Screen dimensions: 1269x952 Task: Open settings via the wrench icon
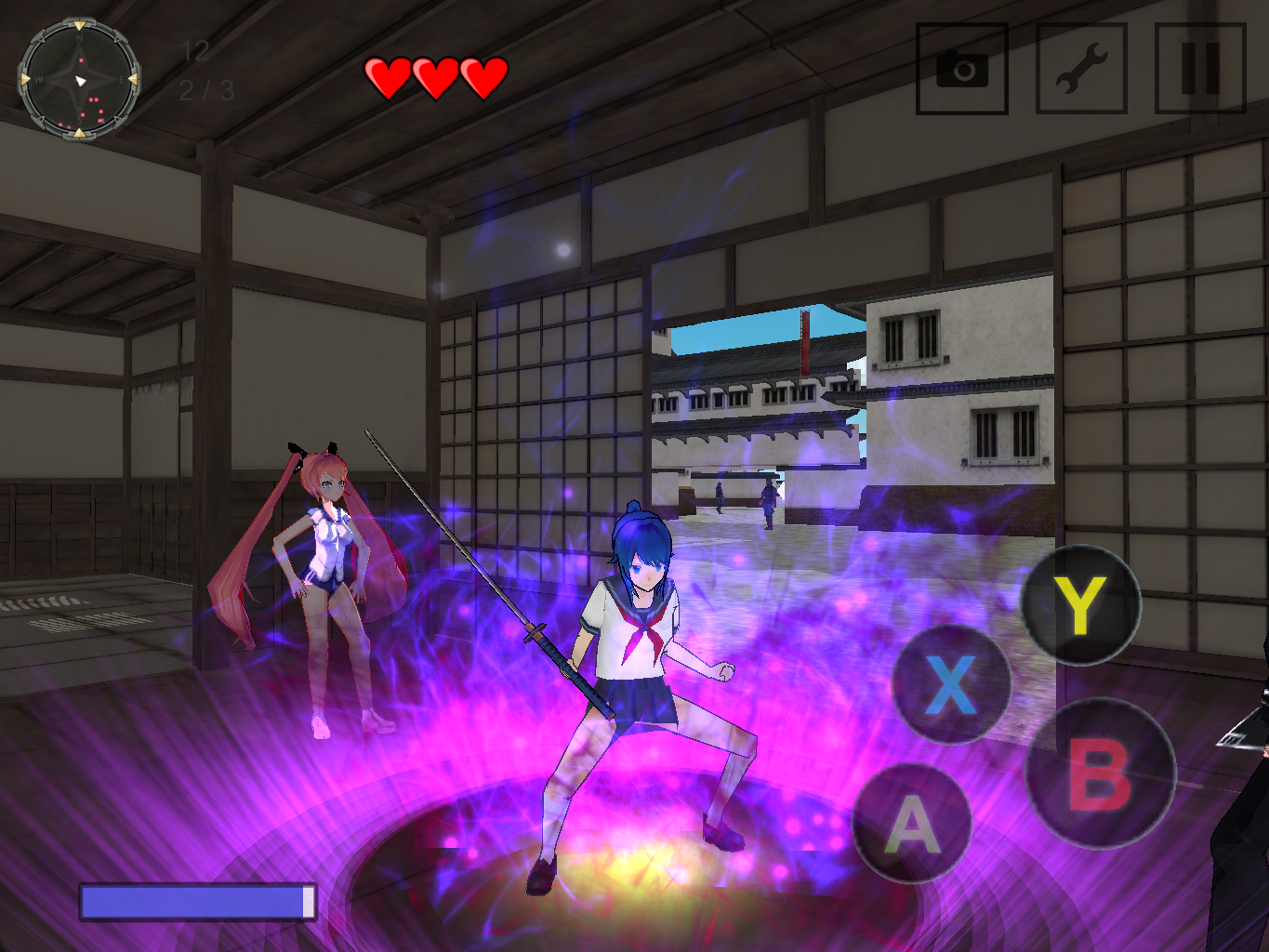pos(1080,69)
